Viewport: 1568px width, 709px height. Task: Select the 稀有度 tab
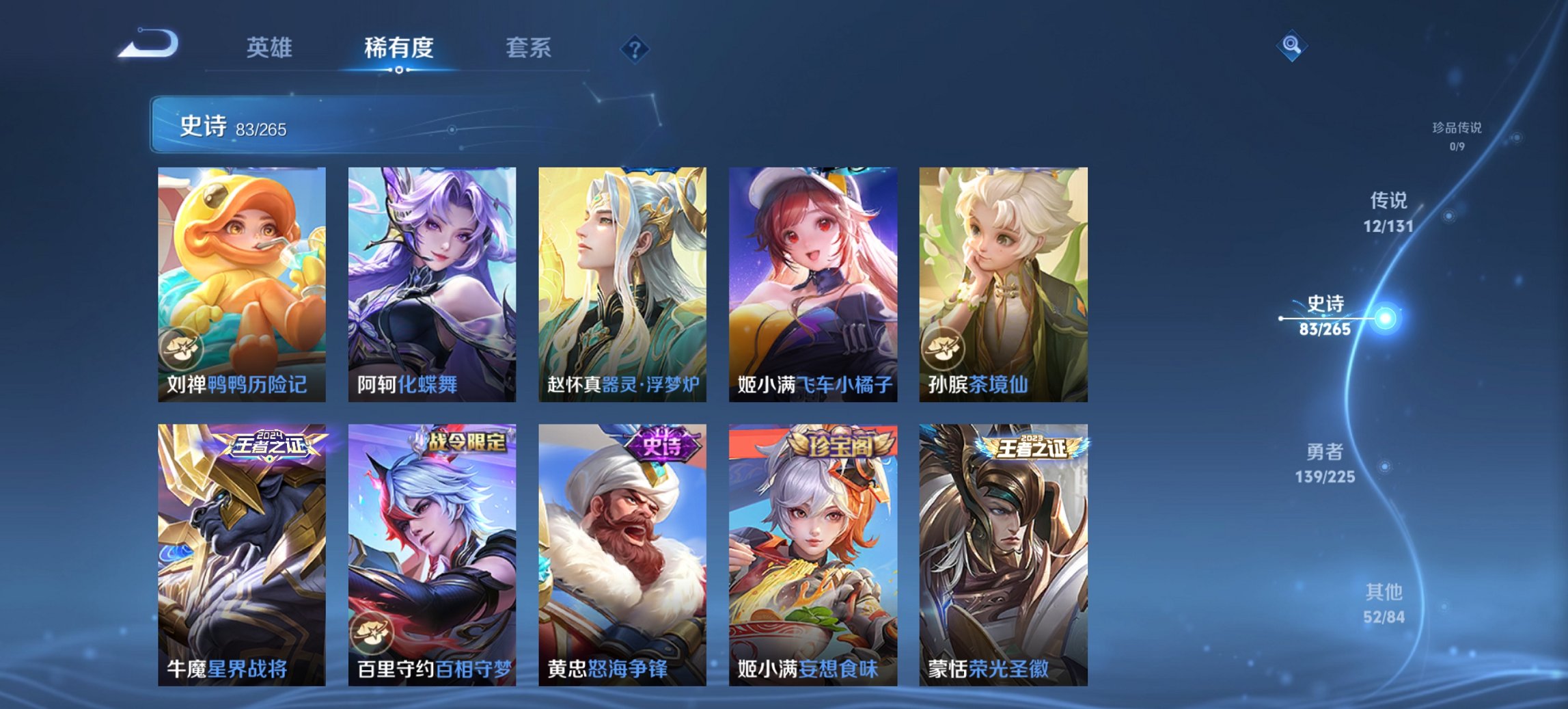398,48
